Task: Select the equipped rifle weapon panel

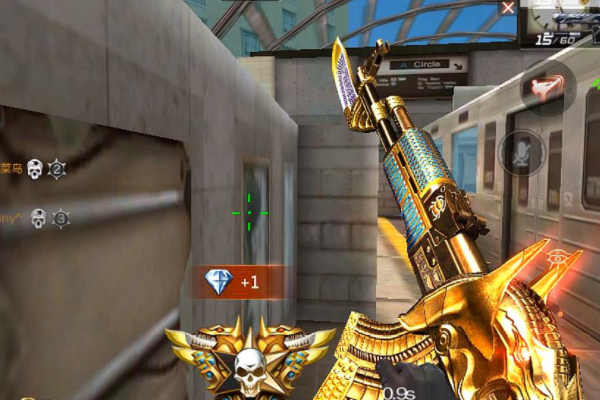Action: [x=563, y=22]
